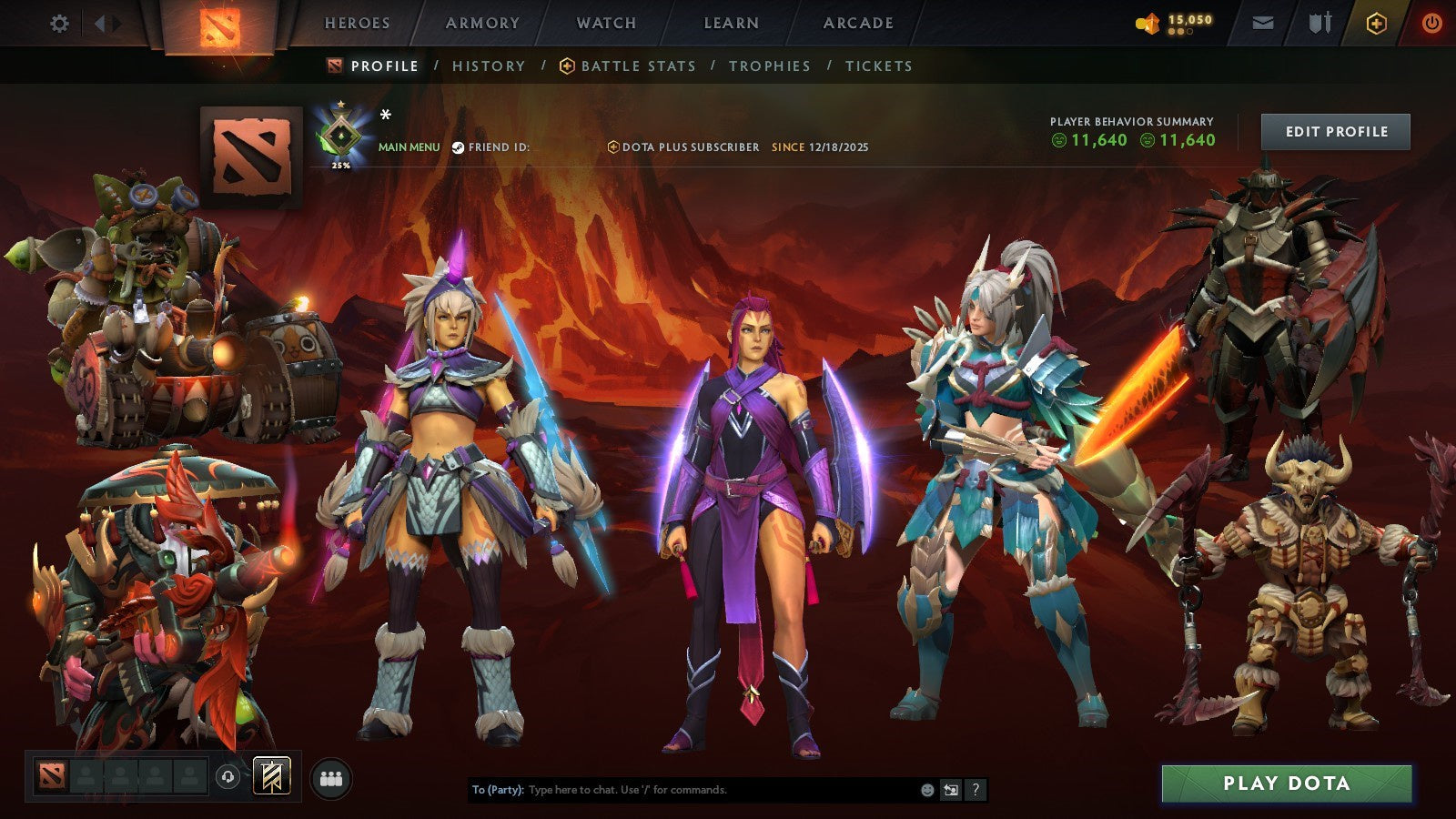
Task: Click the Steam friend ID icon
Action: [459, 146]
